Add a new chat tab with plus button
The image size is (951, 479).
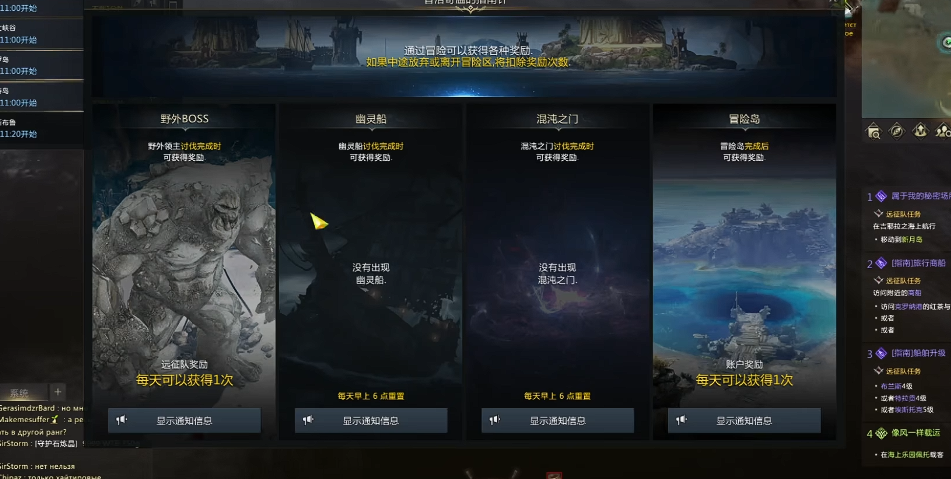[58, 391]
